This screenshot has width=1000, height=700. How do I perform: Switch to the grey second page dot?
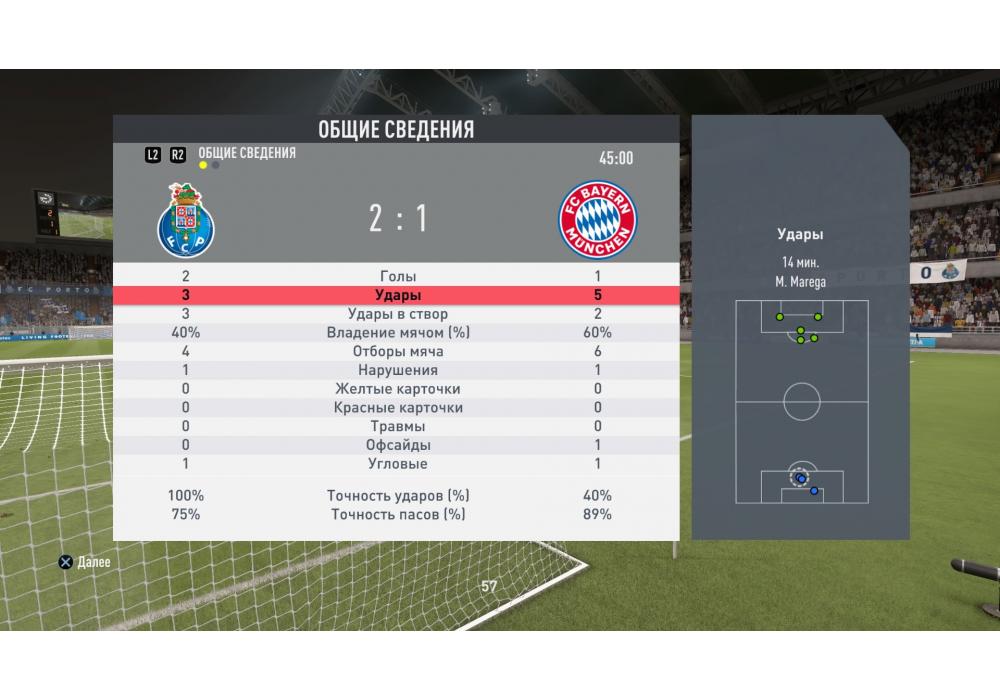click(216, 165)
